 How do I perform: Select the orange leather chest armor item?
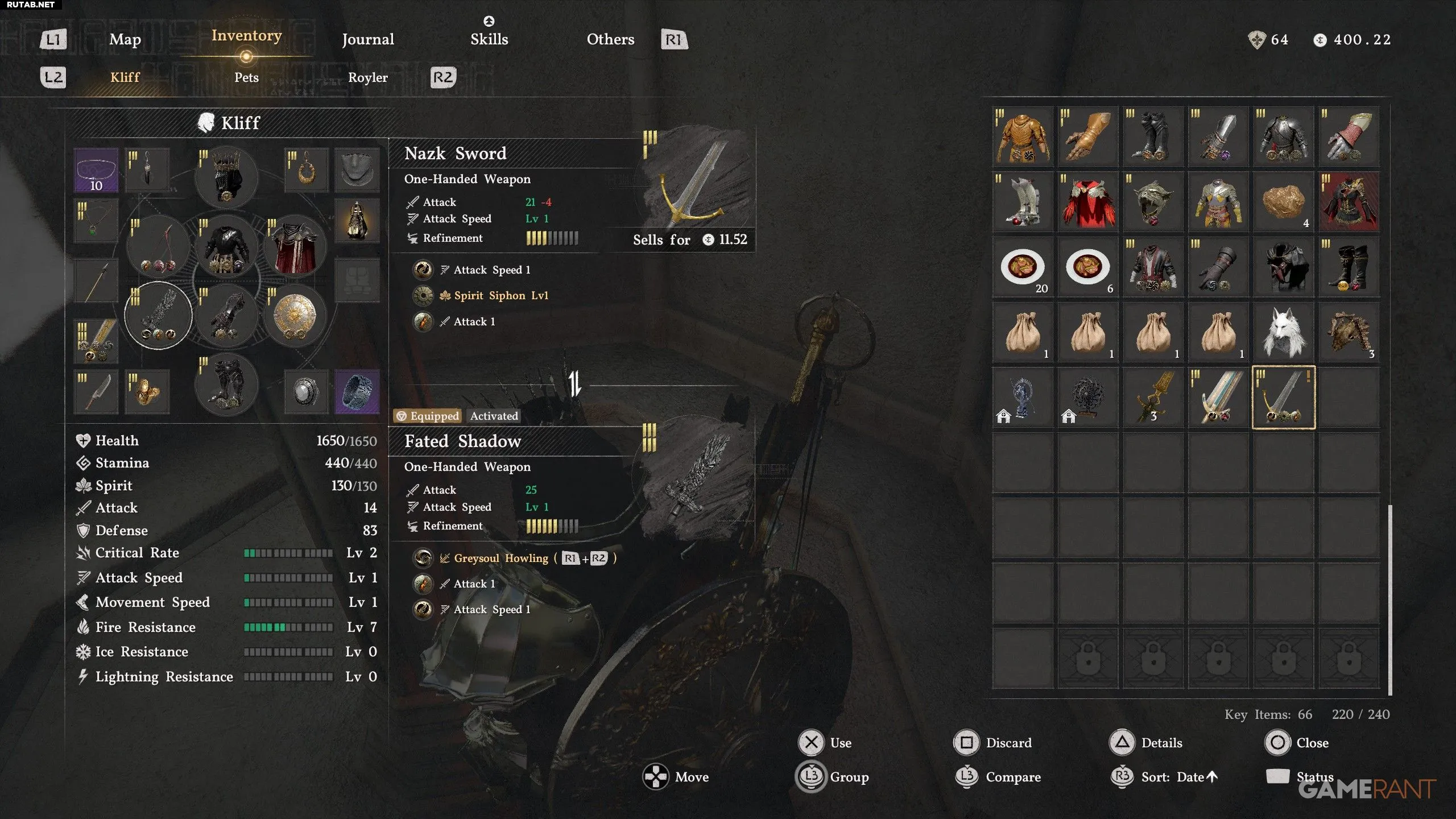tap(1023, 137)
